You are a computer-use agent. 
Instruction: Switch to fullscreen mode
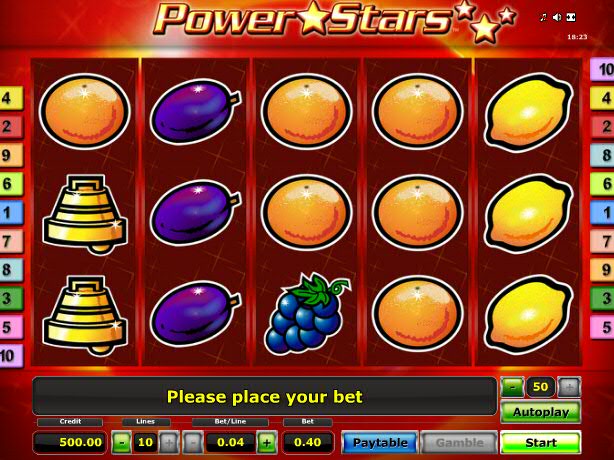click(x=571, y=17)
